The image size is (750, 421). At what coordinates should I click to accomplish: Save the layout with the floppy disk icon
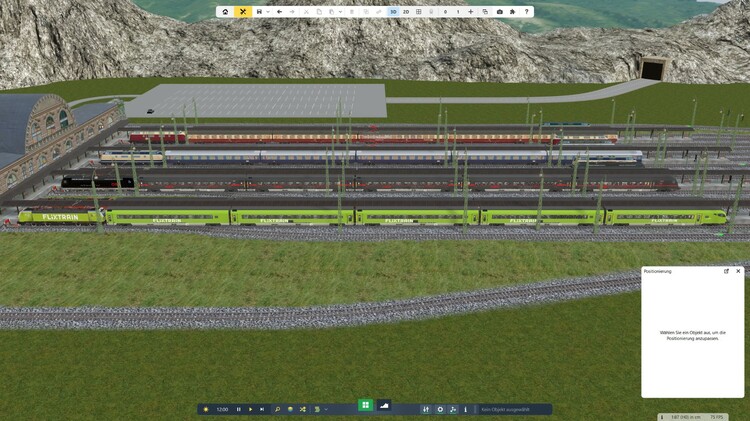click(259, 12)
